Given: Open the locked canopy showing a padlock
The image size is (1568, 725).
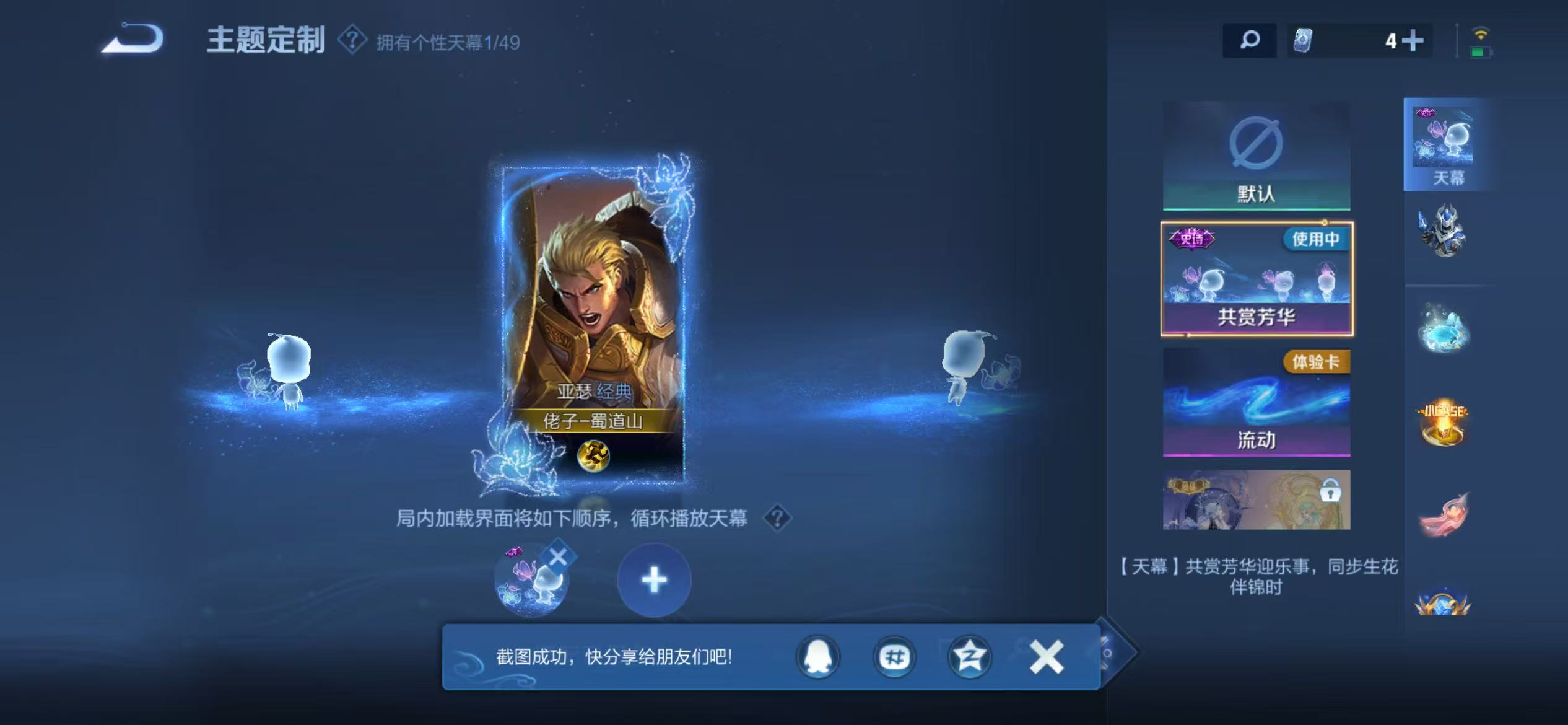Looking at the screenshot, I should 1256,502.
